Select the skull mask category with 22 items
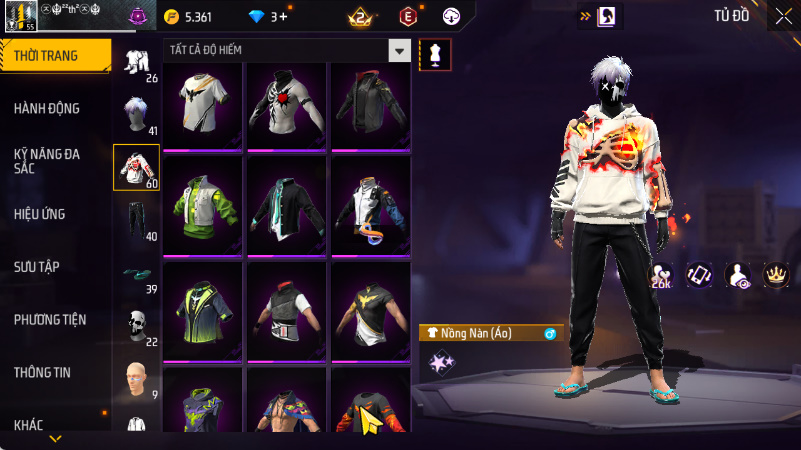The image size is (801, 450). (135, 324)
